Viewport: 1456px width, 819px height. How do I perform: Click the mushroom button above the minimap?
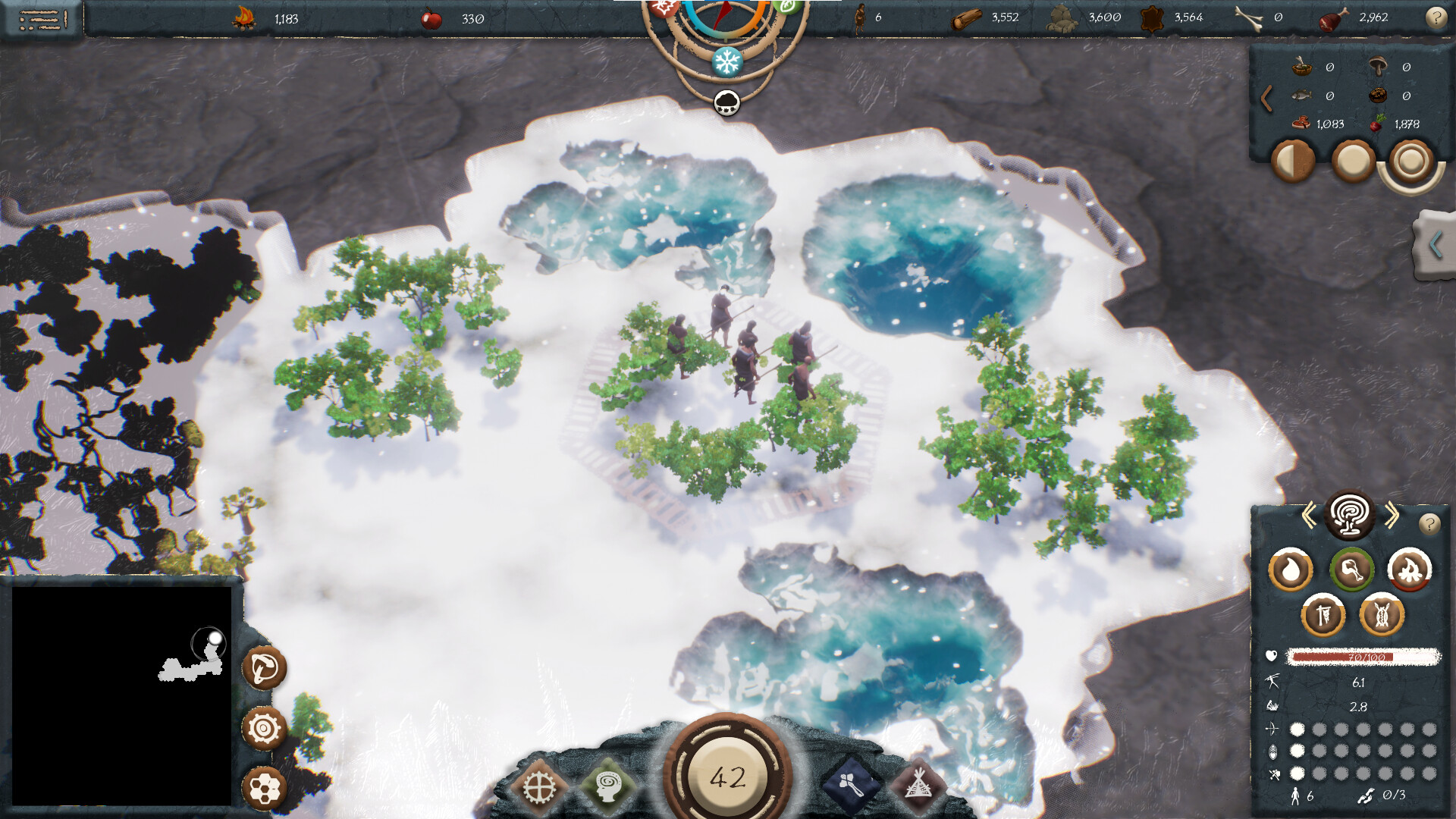tap(264, 670)
